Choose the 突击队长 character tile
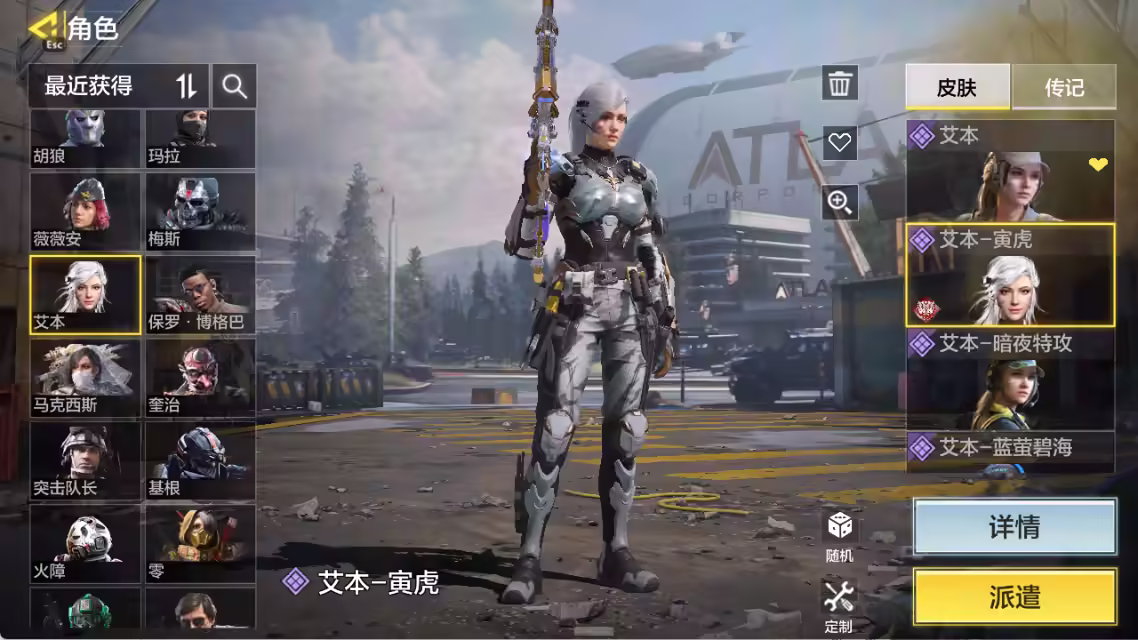 (x=85, y=460)
